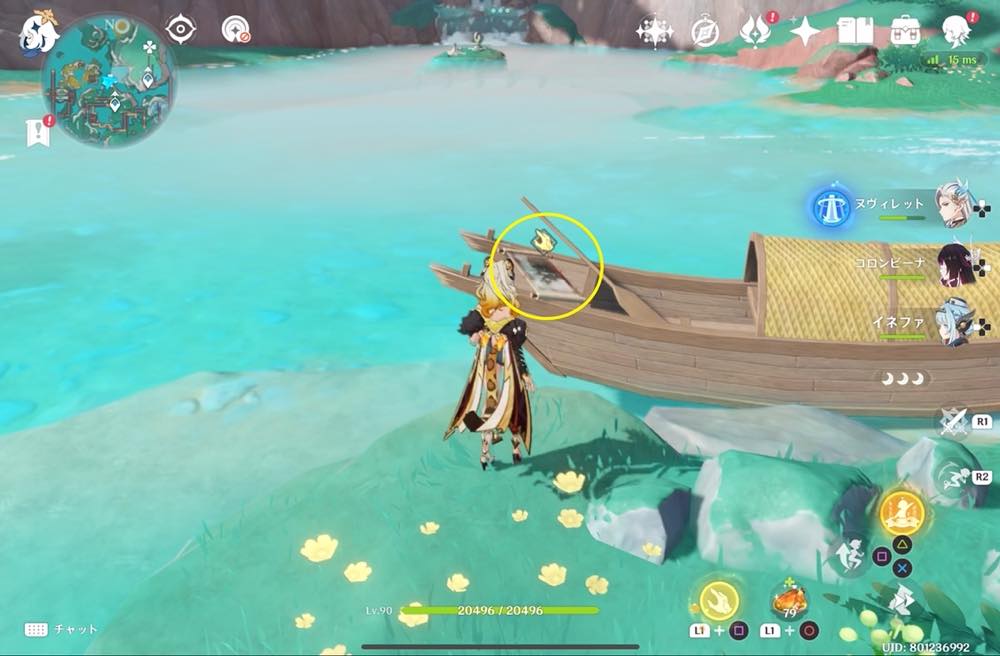
Task: Open the compass Adventurer Handbook icon
Action: point(705,32)
